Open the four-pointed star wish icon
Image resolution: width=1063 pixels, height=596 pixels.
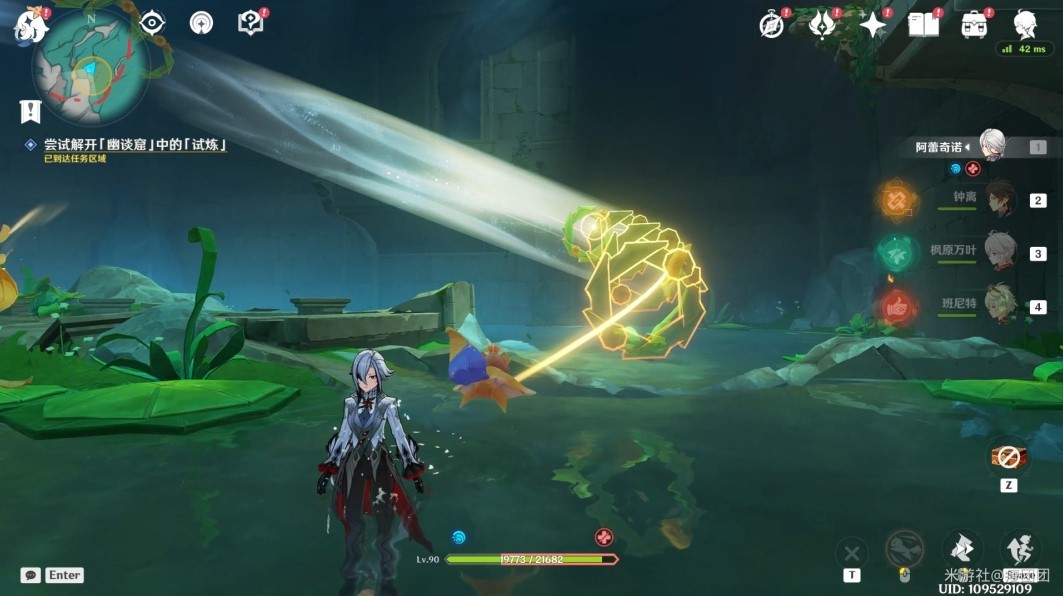click(873, 25)
